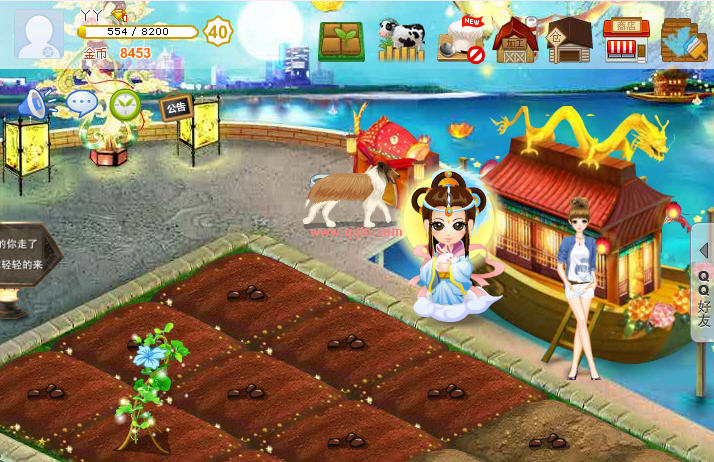
Task: Click the yellow diamond VIP badge
Action: [118, 14]
